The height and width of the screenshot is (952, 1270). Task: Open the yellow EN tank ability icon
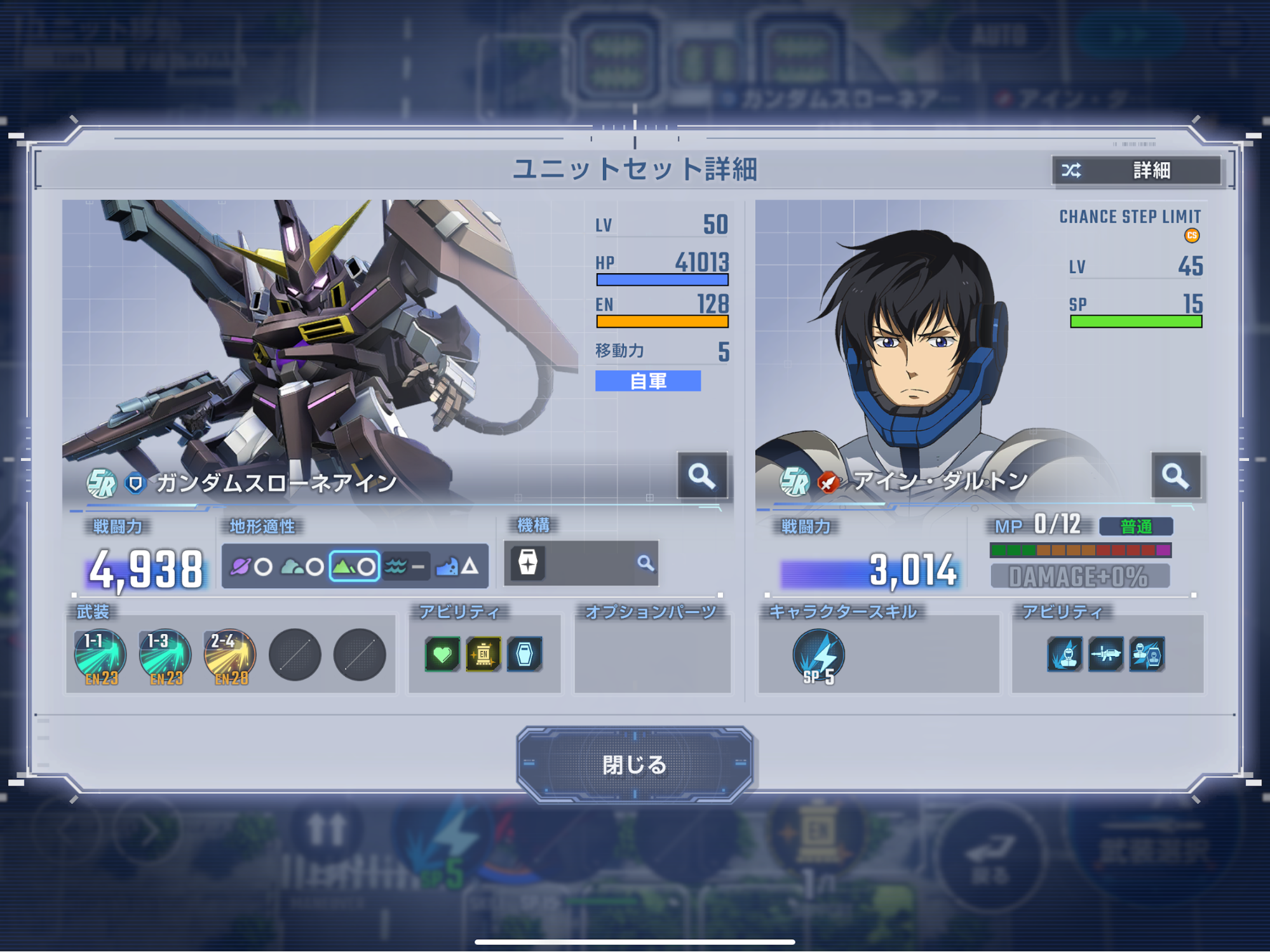(x=483, y=654)
